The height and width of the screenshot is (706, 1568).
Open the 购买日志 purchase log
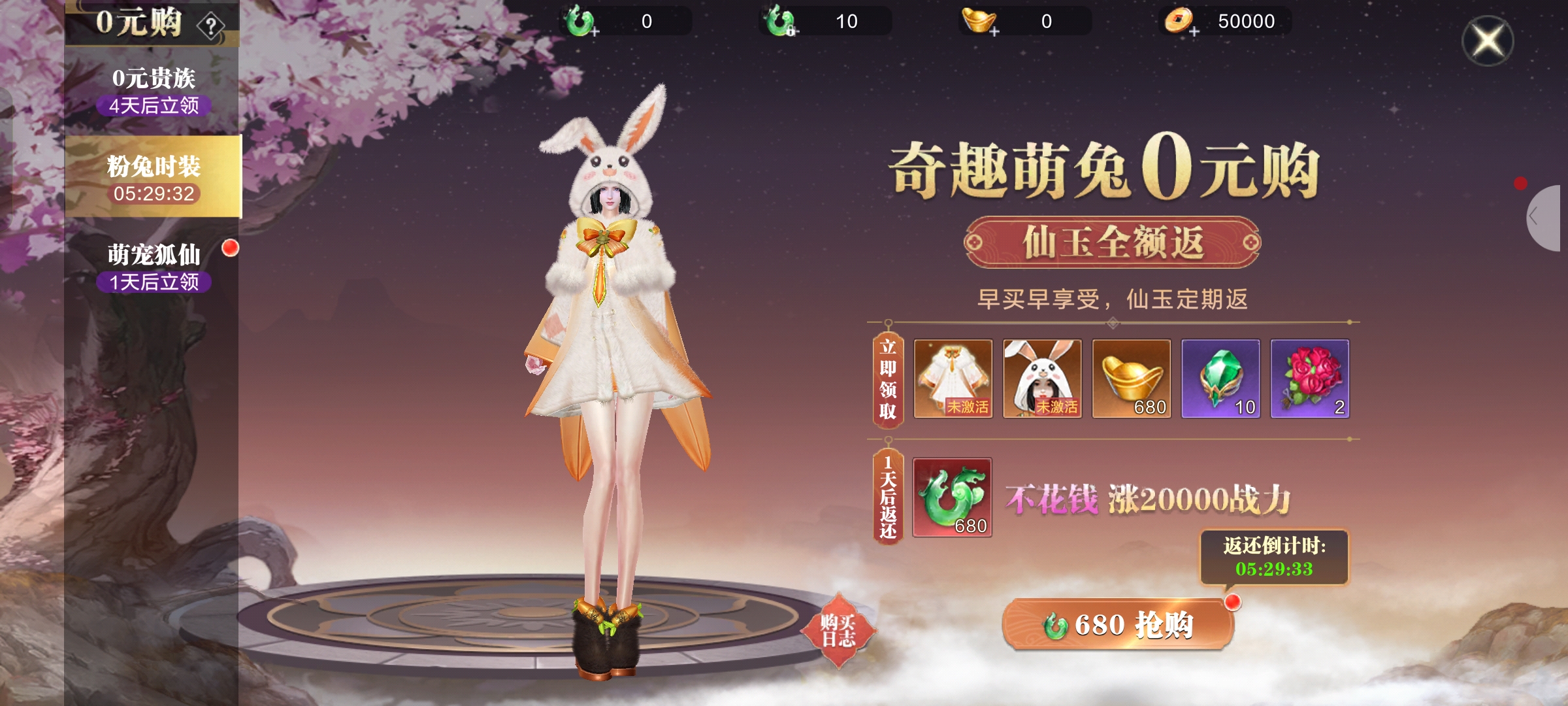point(838,630)
